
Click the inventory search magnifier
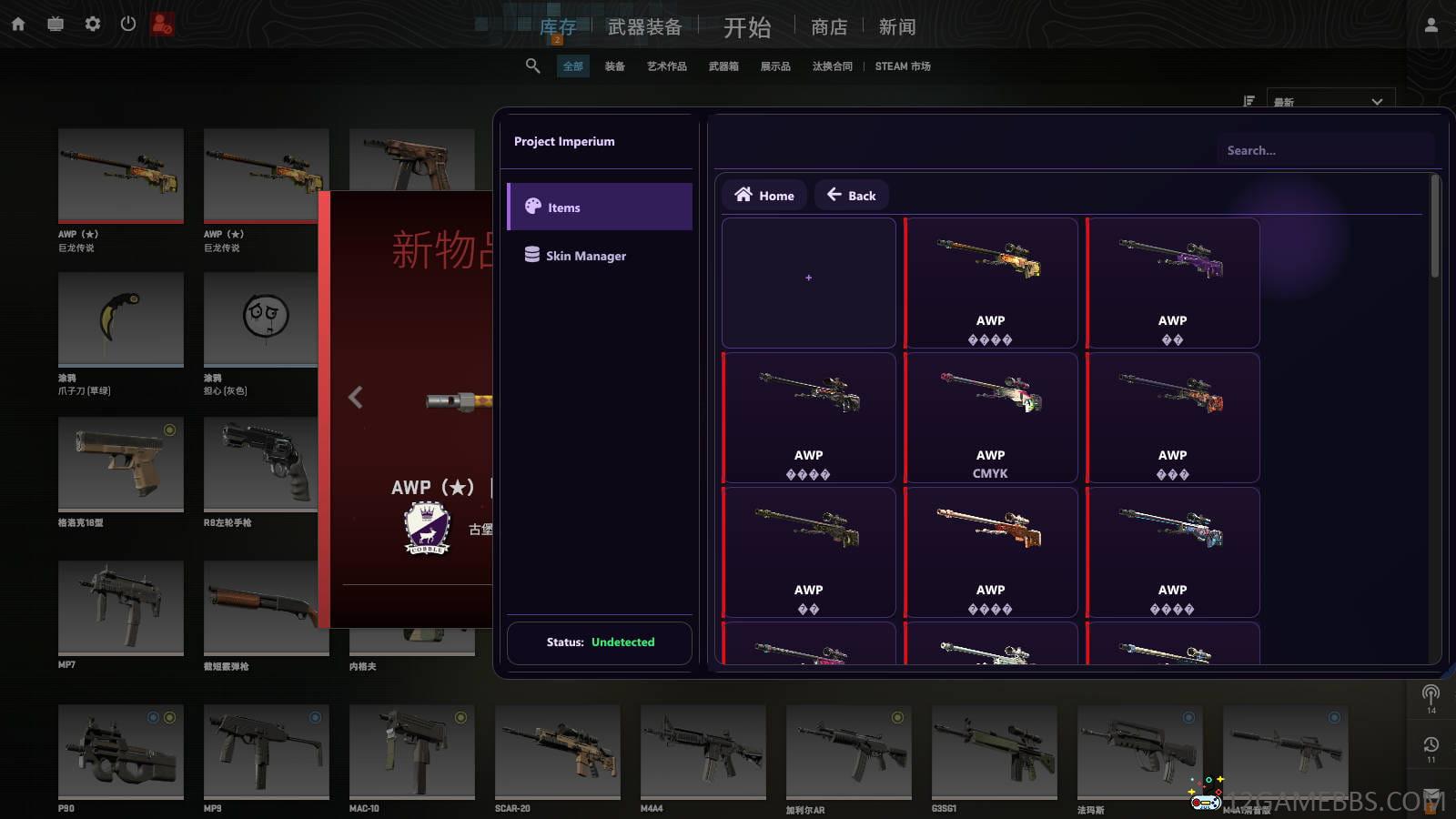click(x=533, y=66)
